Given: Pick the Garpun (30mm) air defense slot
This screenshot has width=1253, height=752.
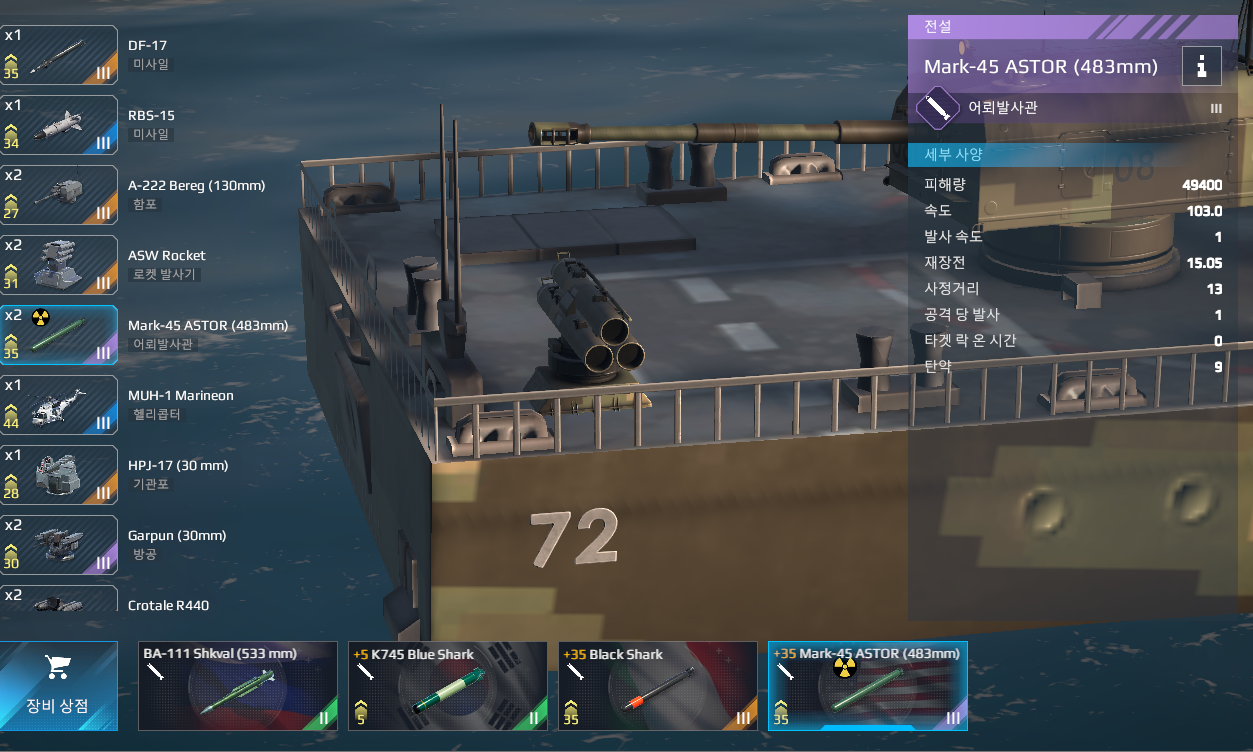Looking at the screenshot, I should (x=60, y=545).
